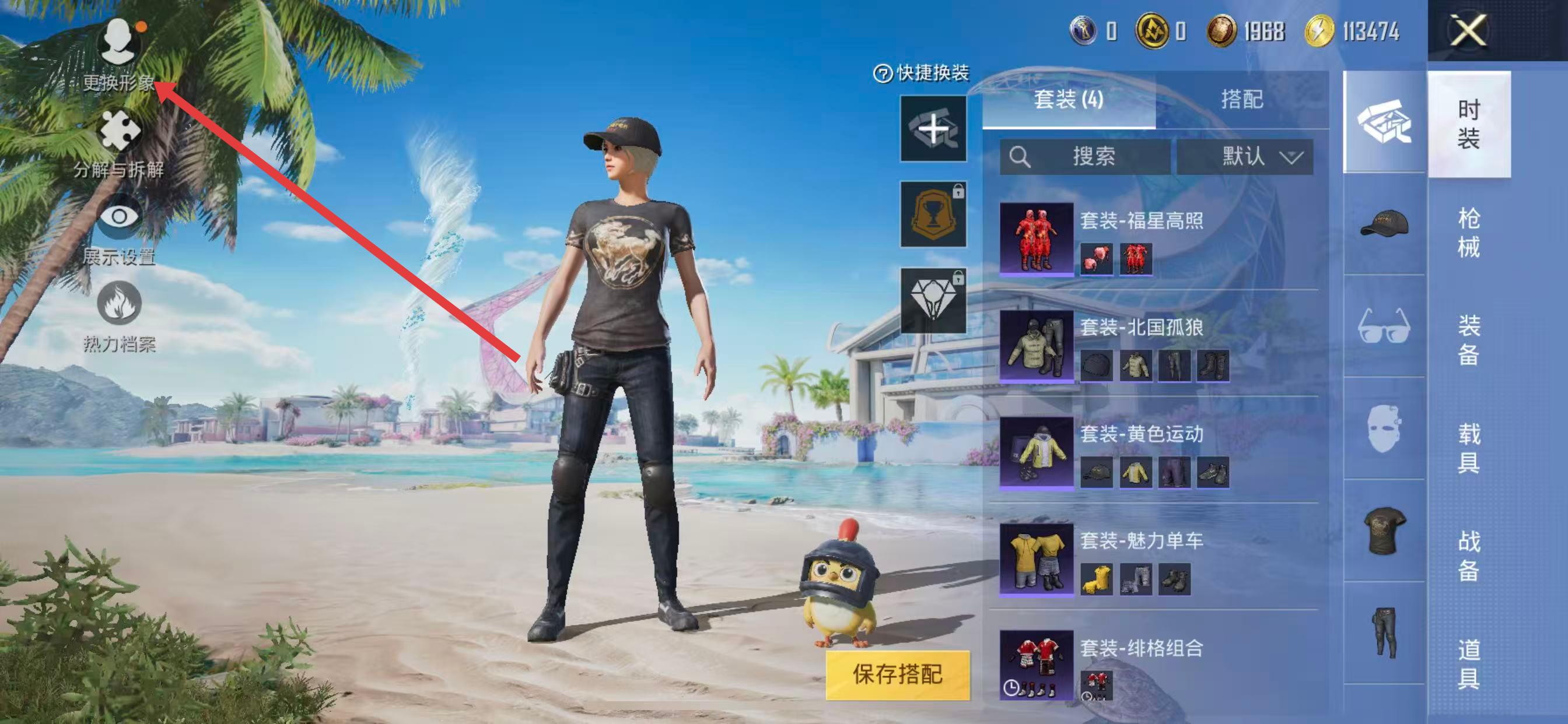This screenshot has width=1568, height=724.
Task: Select the 套装 (4) tab
Action: pyautogui.click(x=1068, y=100)
